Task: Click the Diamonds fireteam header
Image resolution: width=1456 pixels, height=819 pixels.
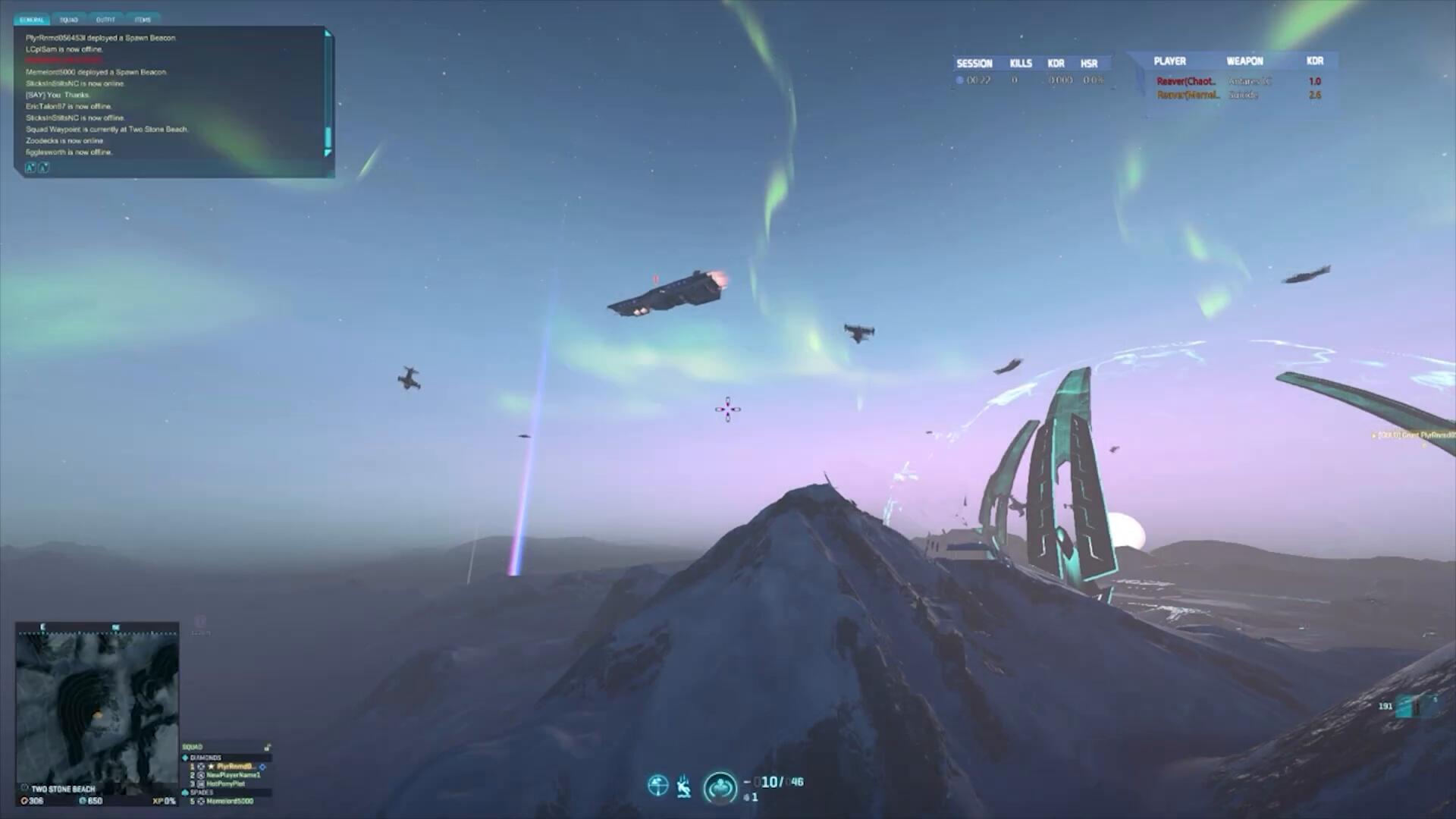Action: (x=205, y=758)
